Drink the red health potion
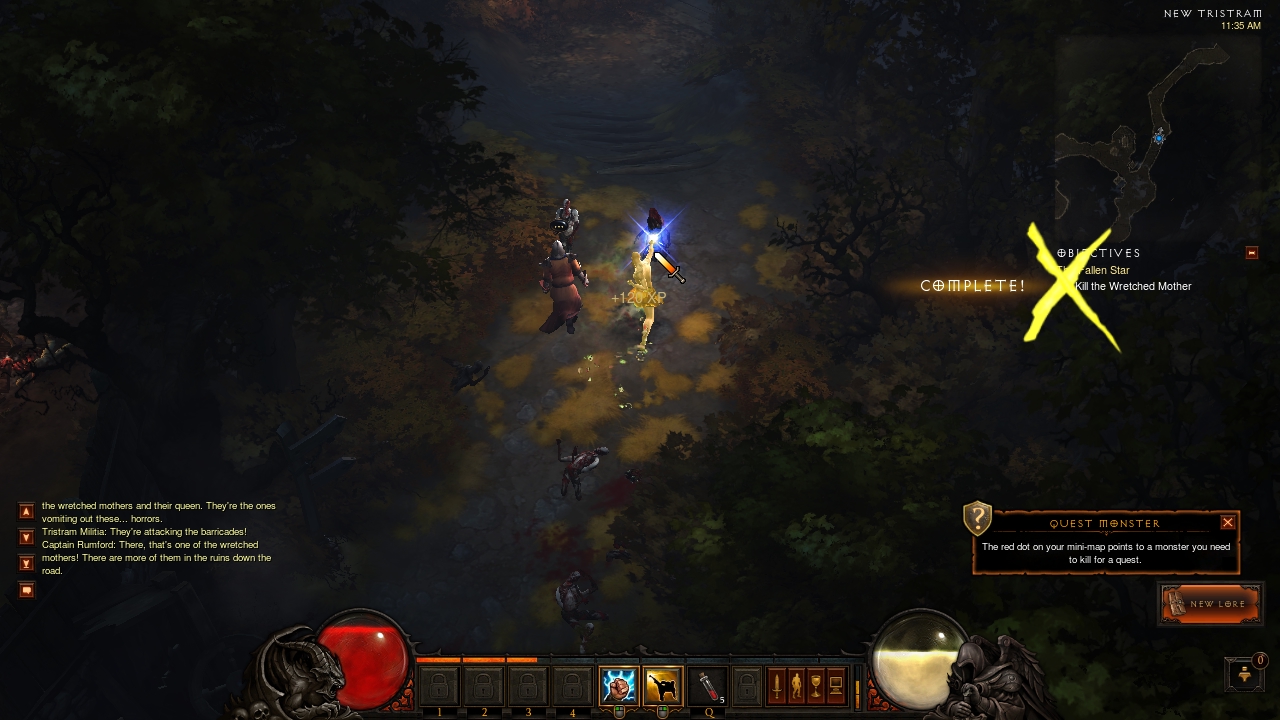The image size is (1280, 720). point(707,686)
